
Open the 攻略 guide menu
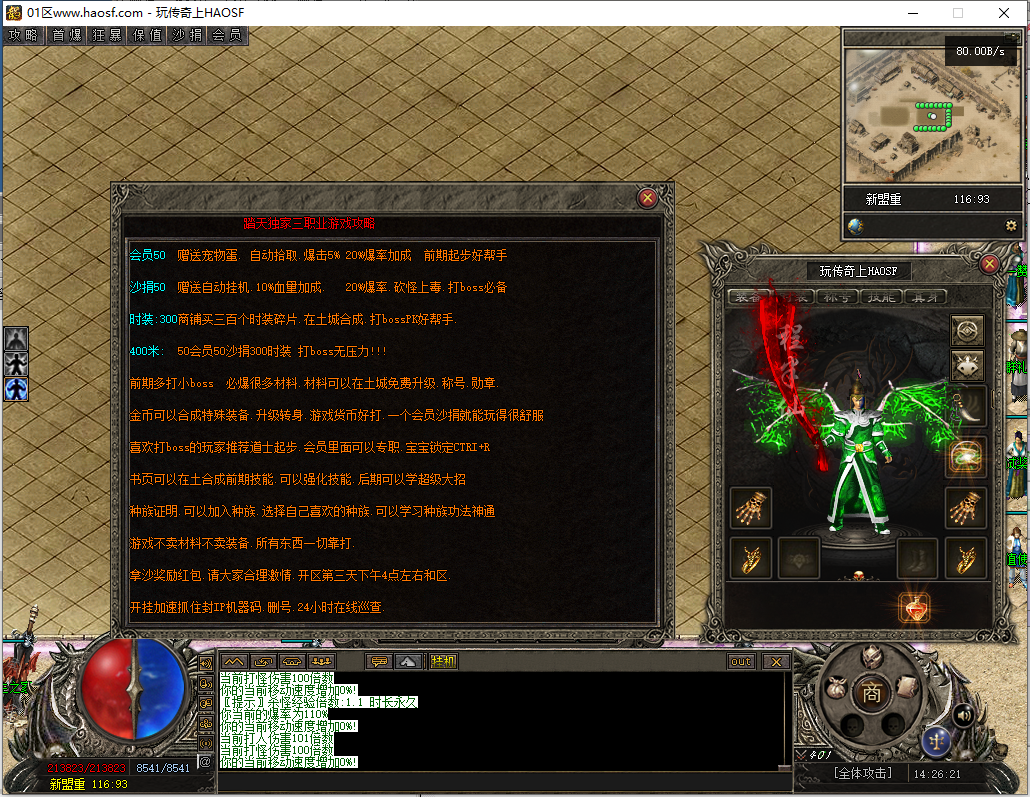24,35
